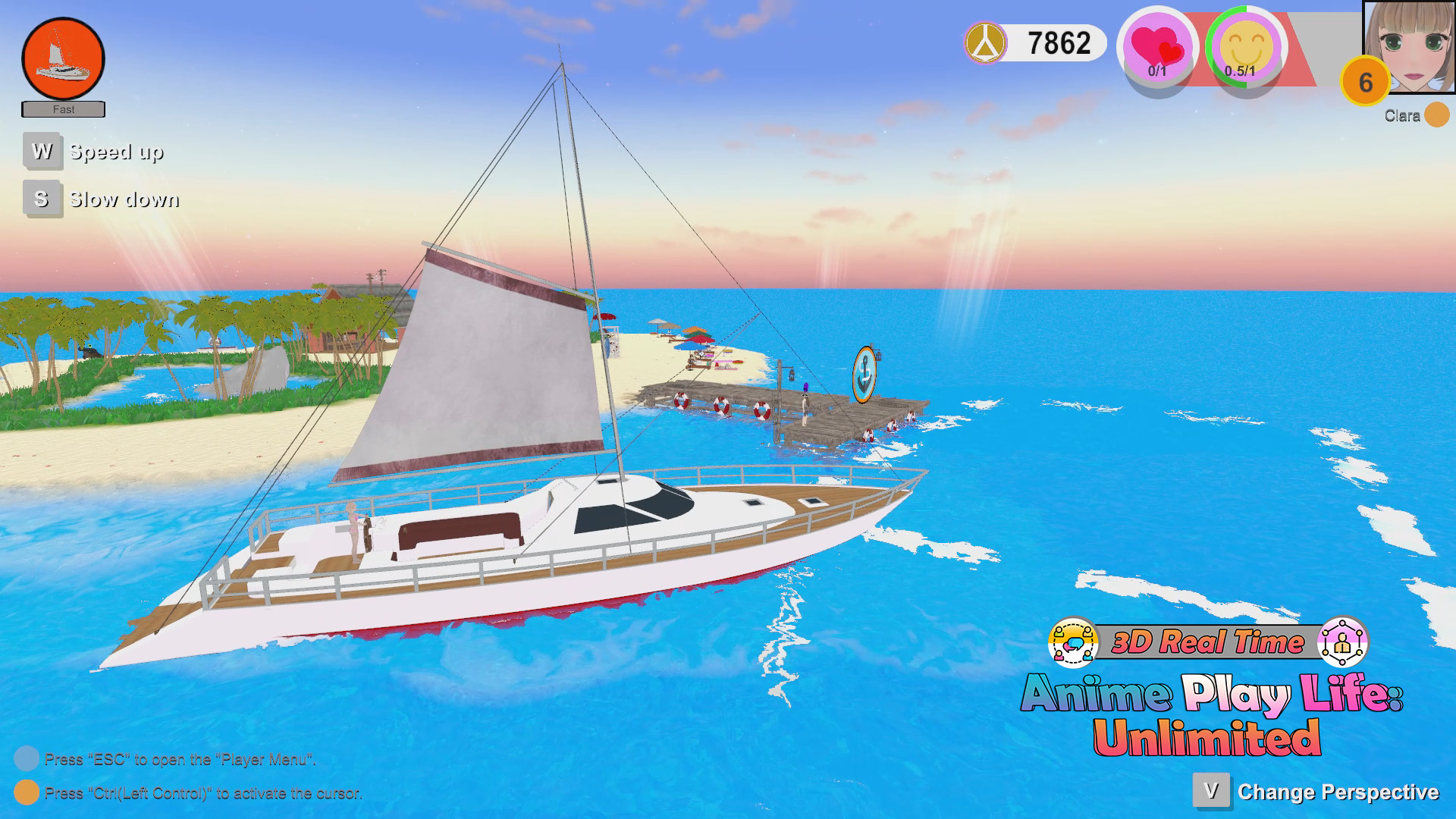Click the smiley happiness indicator showing 0.5/1
1456x819 pixels.
(1246, 47)
